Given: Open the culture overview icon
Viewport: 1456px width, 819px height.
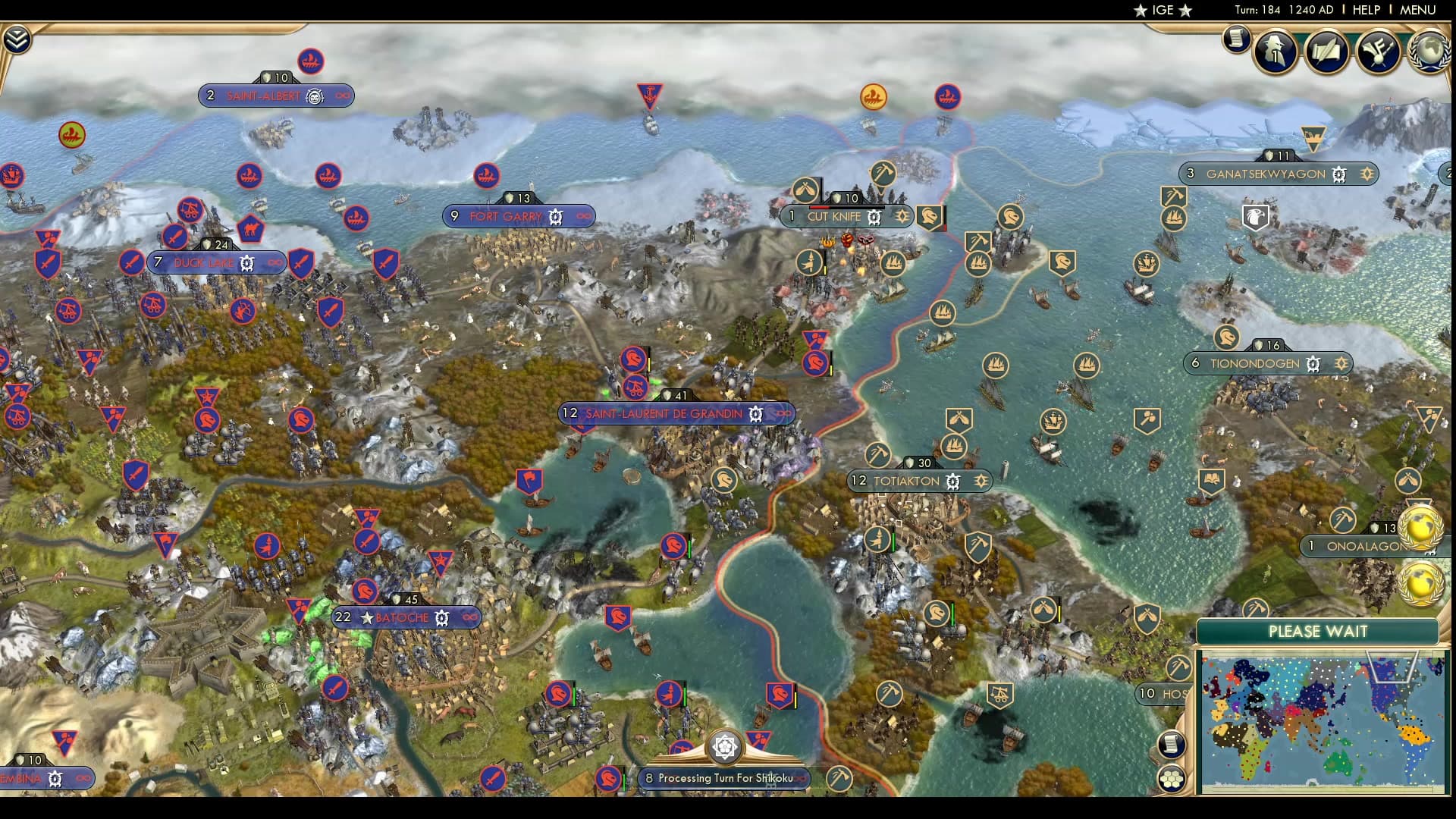Looking at the screenshot, I should (1377, 53).
